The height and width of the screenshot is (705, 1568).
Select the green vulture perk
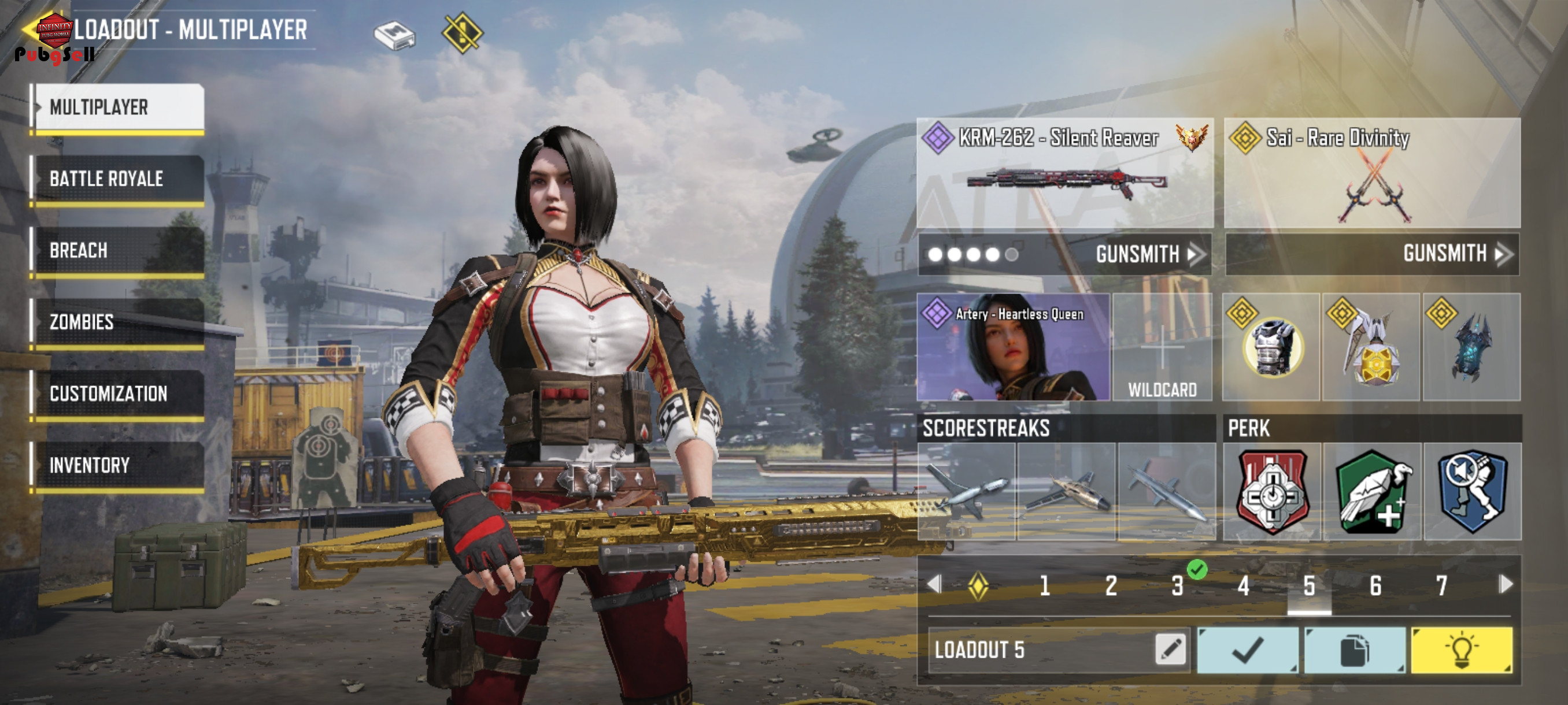[x=1372, y=492]
